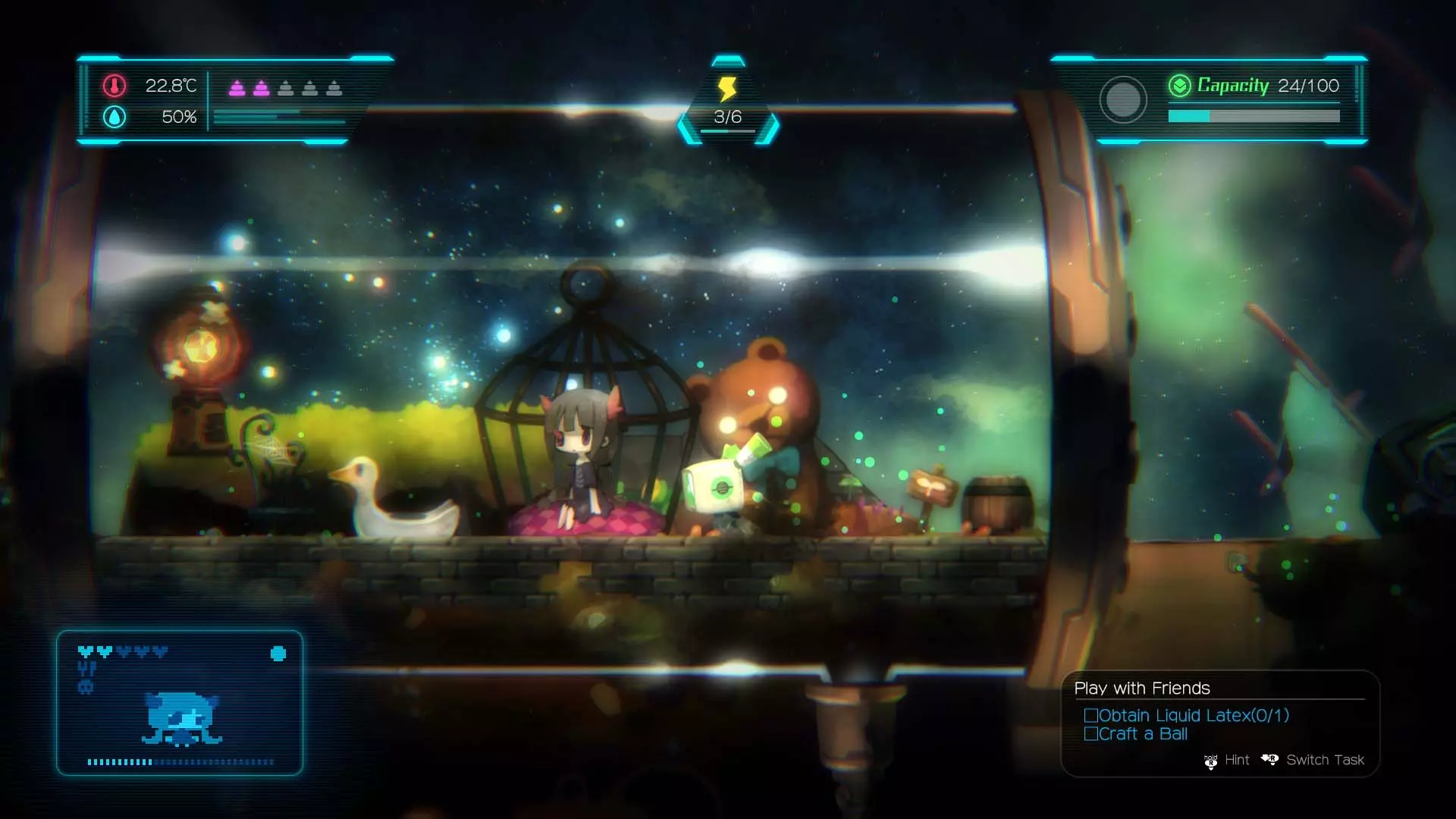The width and height of the screenshot is (1456, 819).
Task: Click the skull icon on the pet monitor
Action: (x=86, y=686)
